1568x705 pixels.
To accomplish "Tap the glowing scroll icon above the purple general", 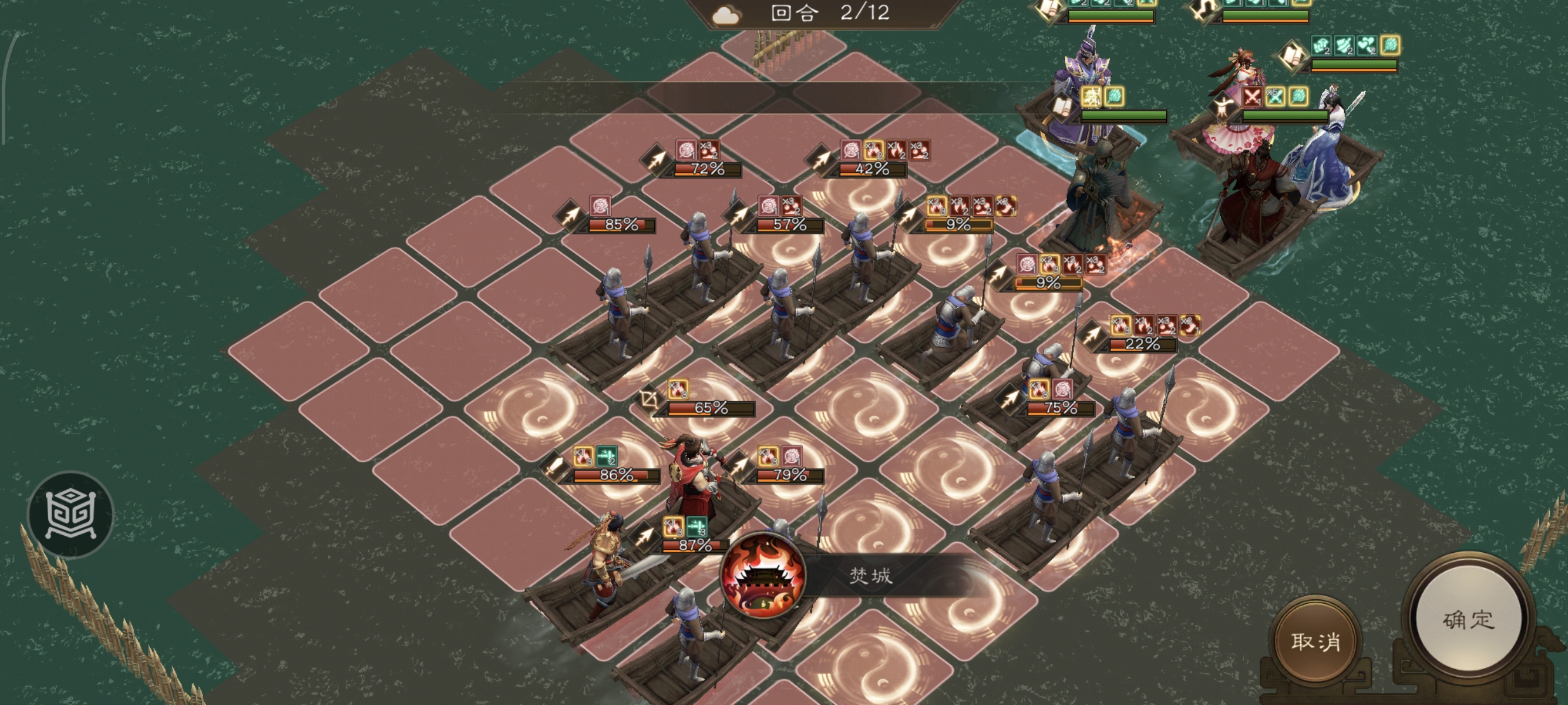I will point(1051,9).
